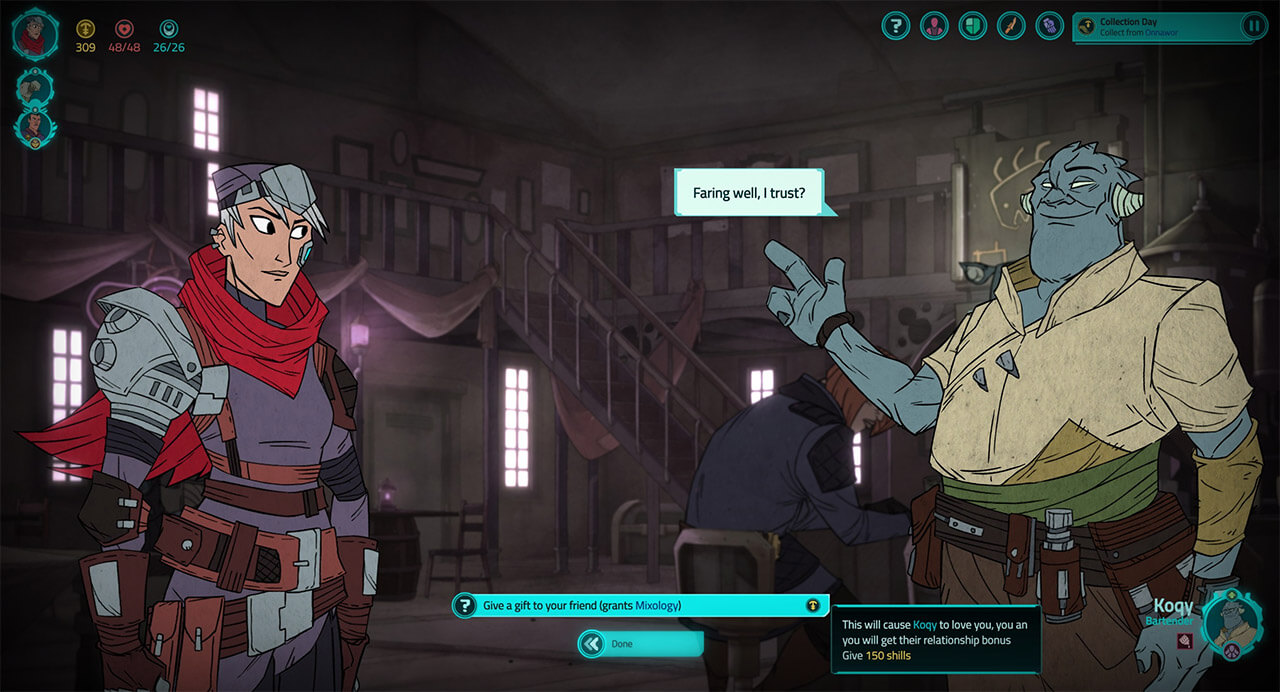Screen dimensions: 1280x692
Task: Select the mustached companion portrait
Action: point(34,128)
